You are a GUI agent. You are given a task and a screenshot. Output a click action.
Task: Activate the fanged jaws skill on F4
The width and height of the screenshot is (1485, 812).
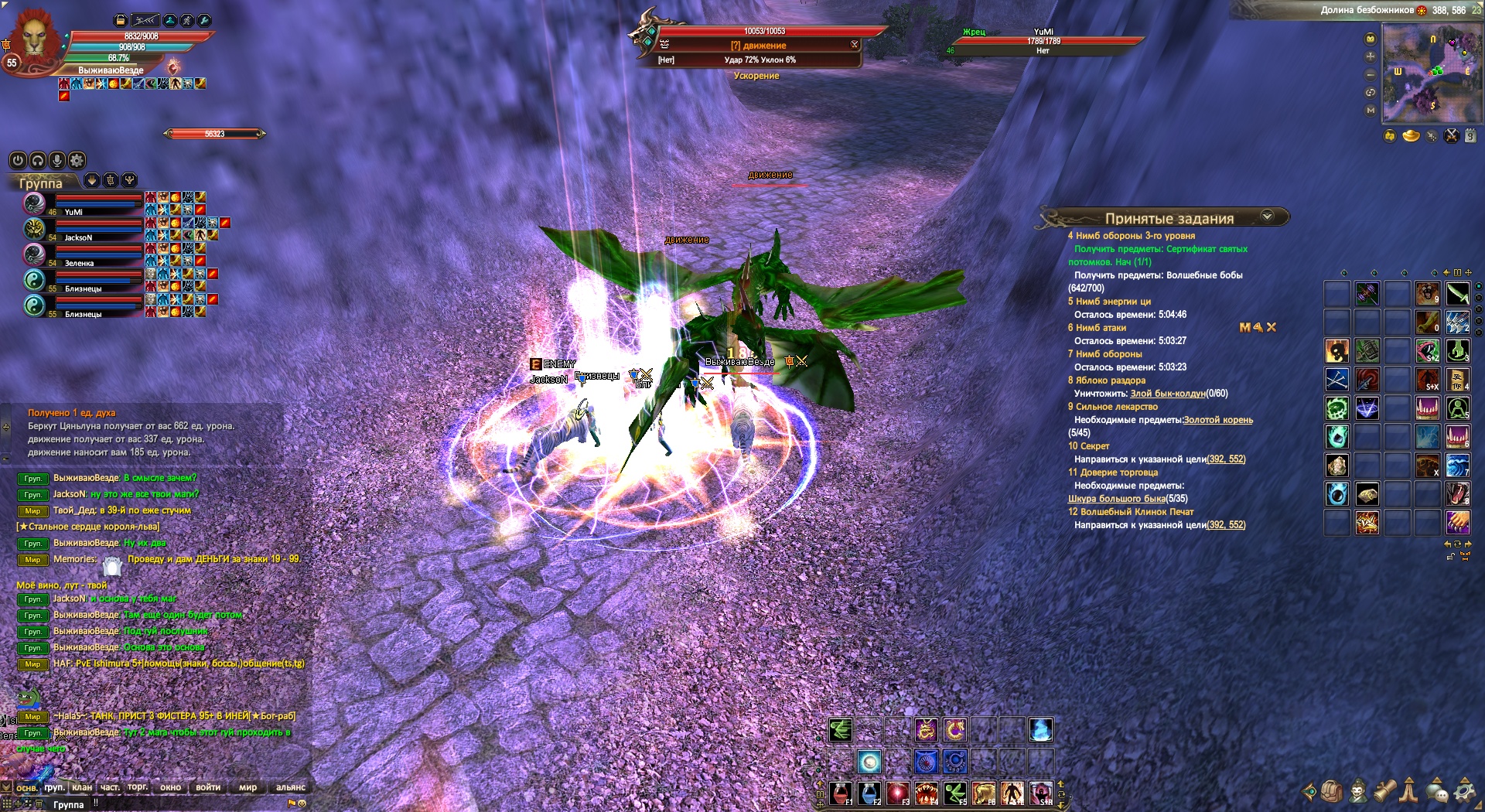[x=927, y=793]
